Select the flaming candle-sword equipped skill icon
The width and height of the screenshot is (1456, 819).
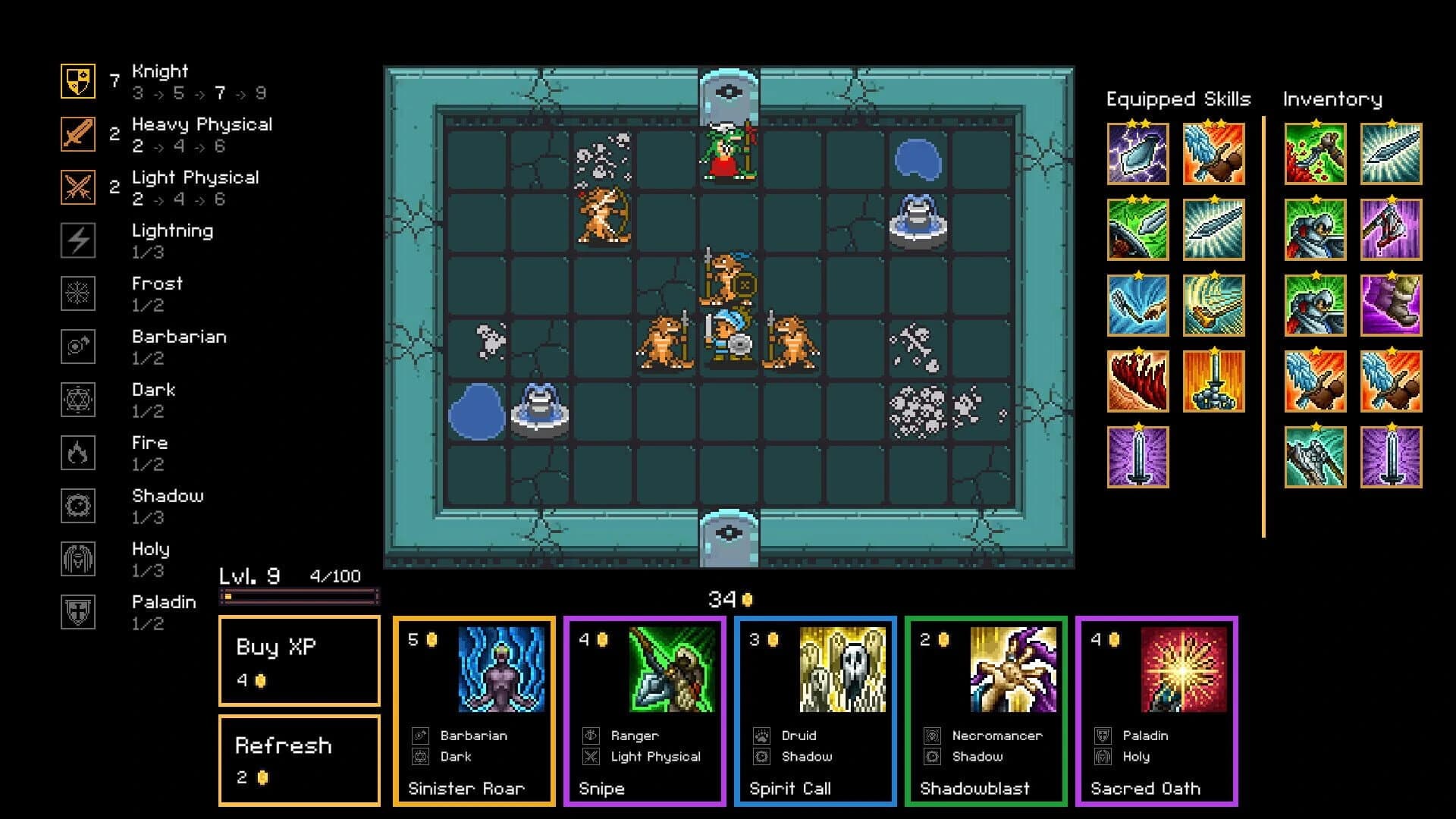[x=1213, y=381]
